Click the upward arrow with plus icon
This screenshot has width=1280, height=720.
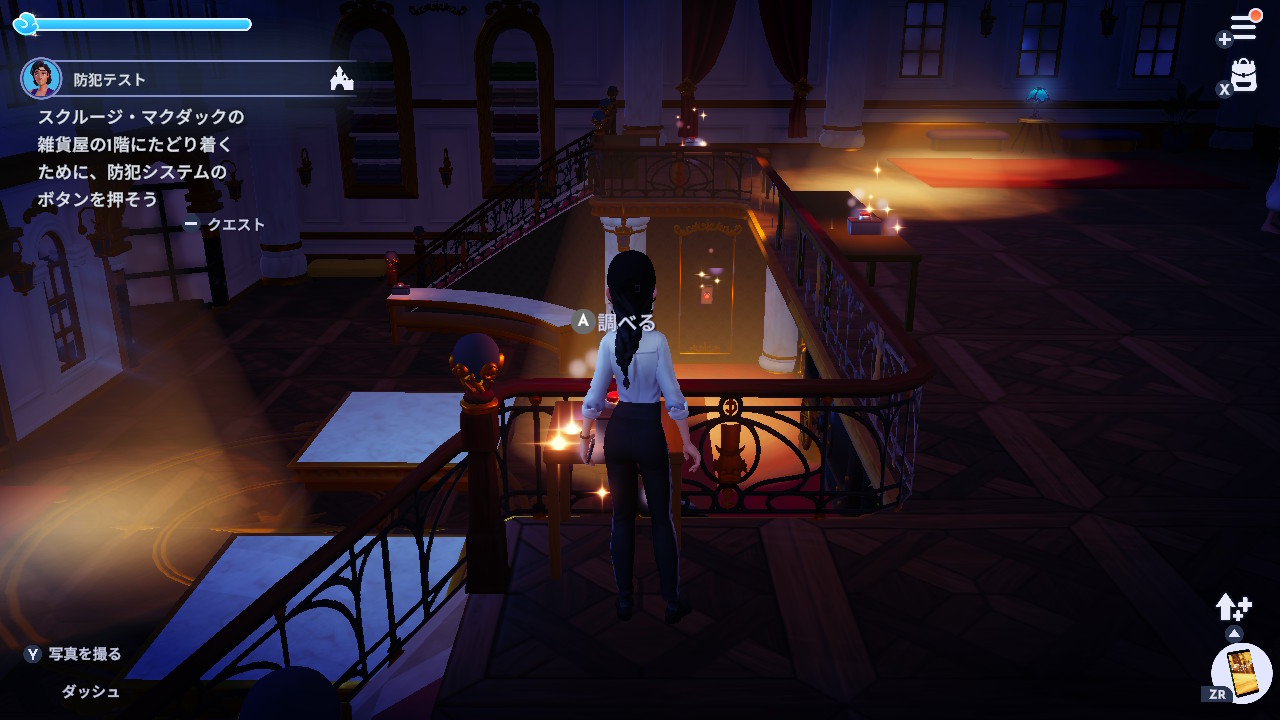(x=1233, y=606)
